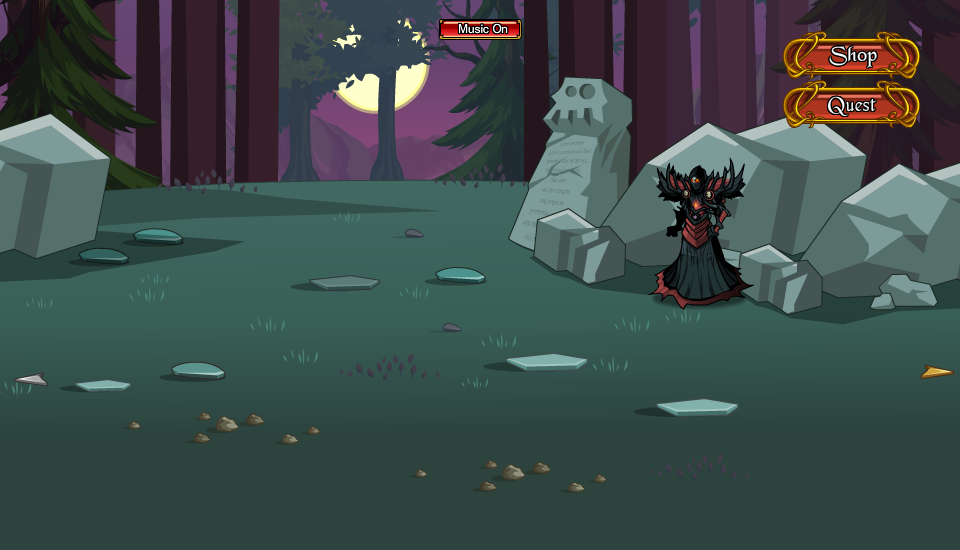The height and width of the screenshot is (550, 960).
Task: Go to the next area via gold arrow
Action: pyautogui.click(x=936, y=372)
